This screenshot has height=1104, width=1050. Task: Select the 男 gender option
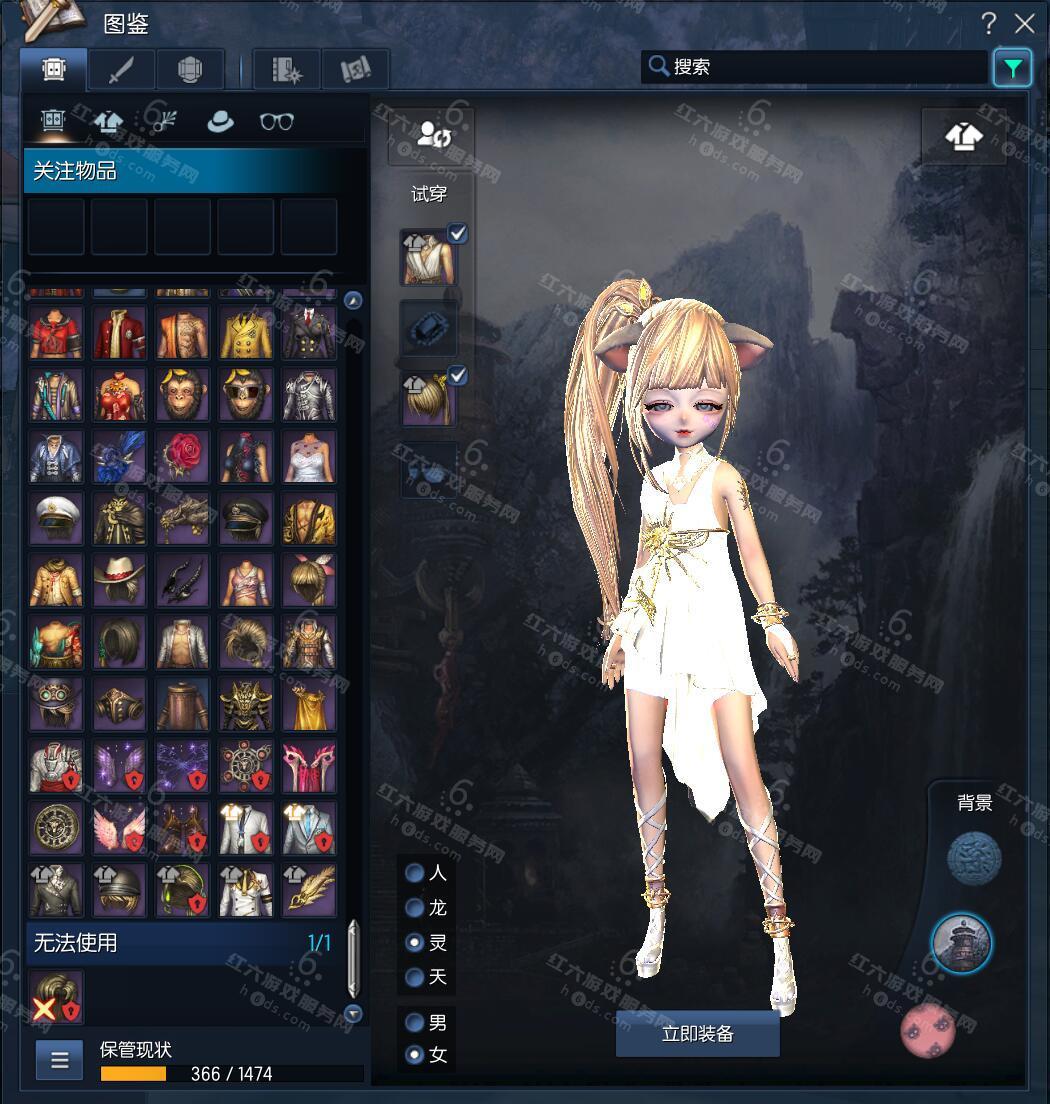[414, 1023]
